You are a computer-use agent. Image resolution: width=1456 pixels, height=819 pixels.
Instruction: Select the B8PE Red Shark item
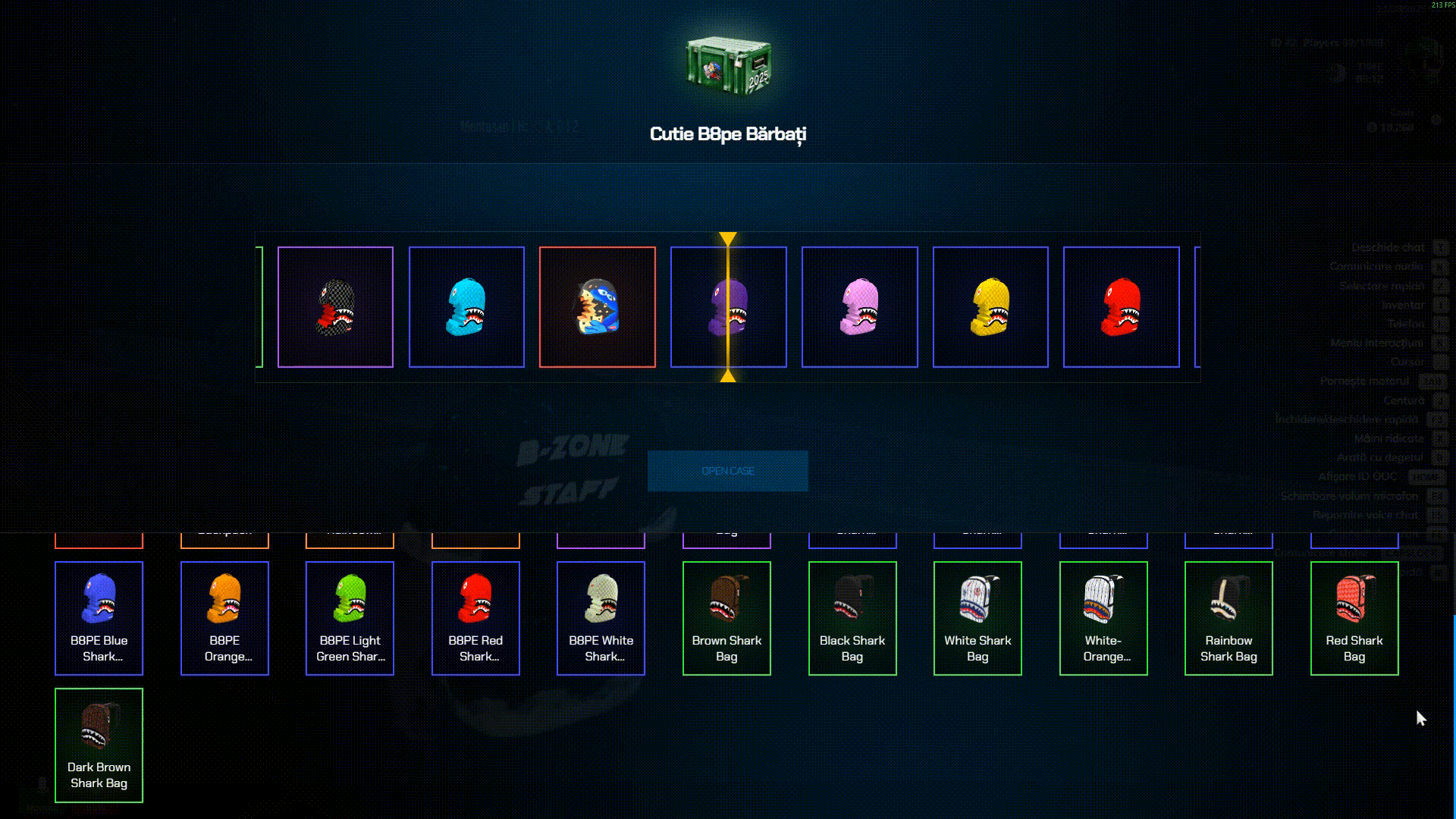point(475,617)
